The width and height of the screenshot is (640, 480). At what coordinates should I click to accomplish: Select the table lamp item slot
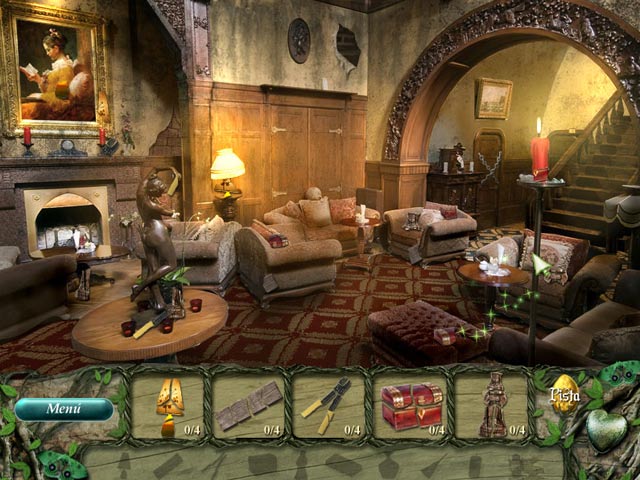coord(168,406)
